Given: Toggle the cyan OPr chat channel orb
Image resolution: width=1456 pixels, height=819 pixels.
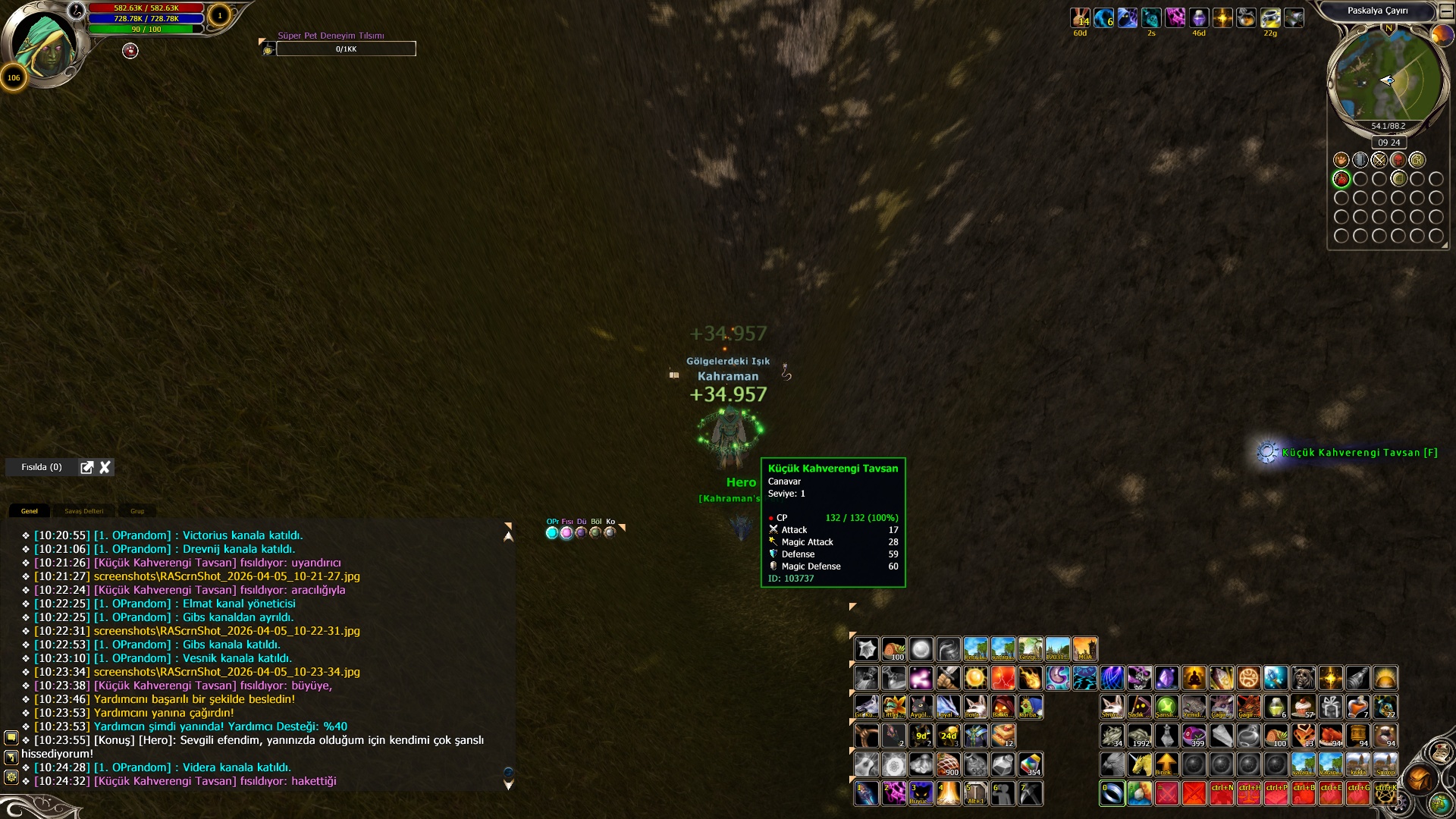Looking at the screenshot, I should [552, 532].
